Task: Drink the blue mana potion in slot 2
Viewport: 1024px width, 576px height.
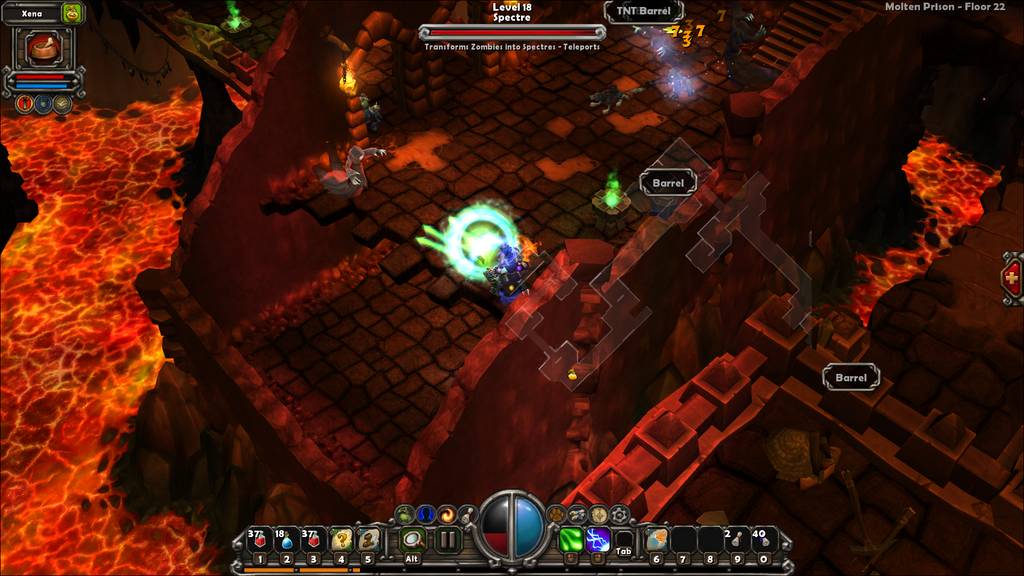Action: pos(286,540)
